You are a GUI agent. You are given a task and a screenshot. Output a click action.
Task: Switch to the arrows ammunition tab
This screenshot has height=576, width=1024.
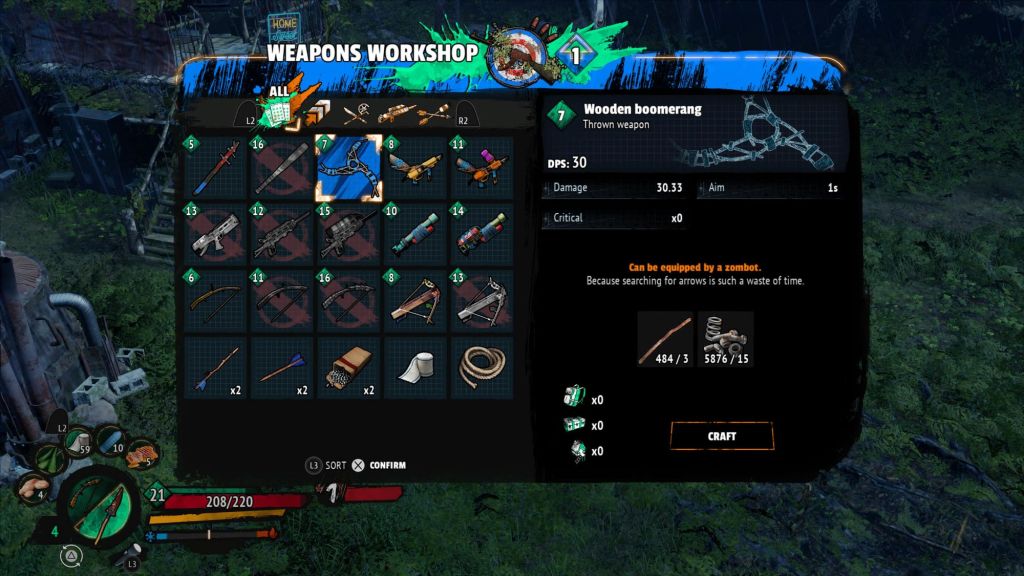435,113
